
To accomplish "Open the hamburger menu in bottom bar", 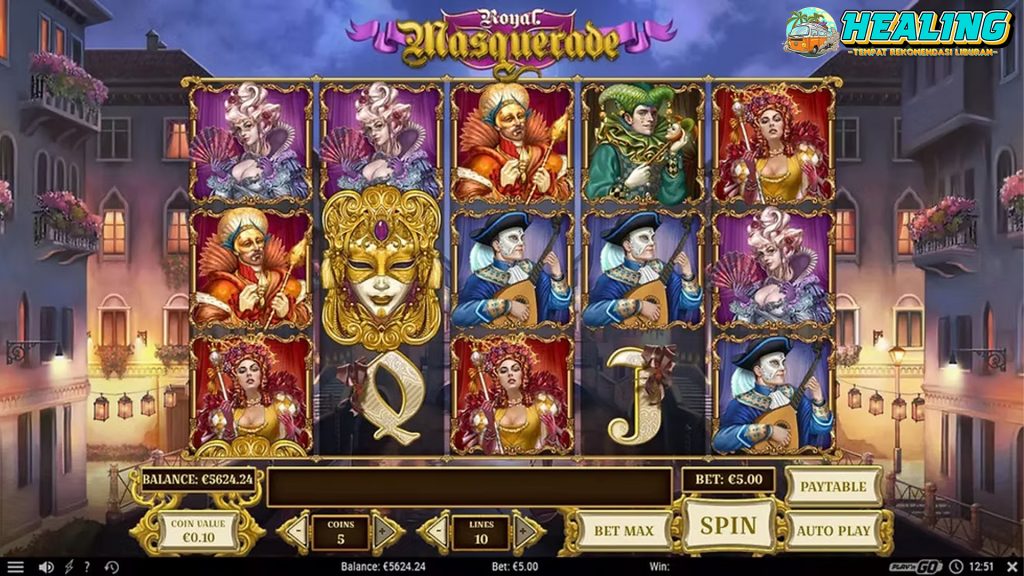I will 15,567.
